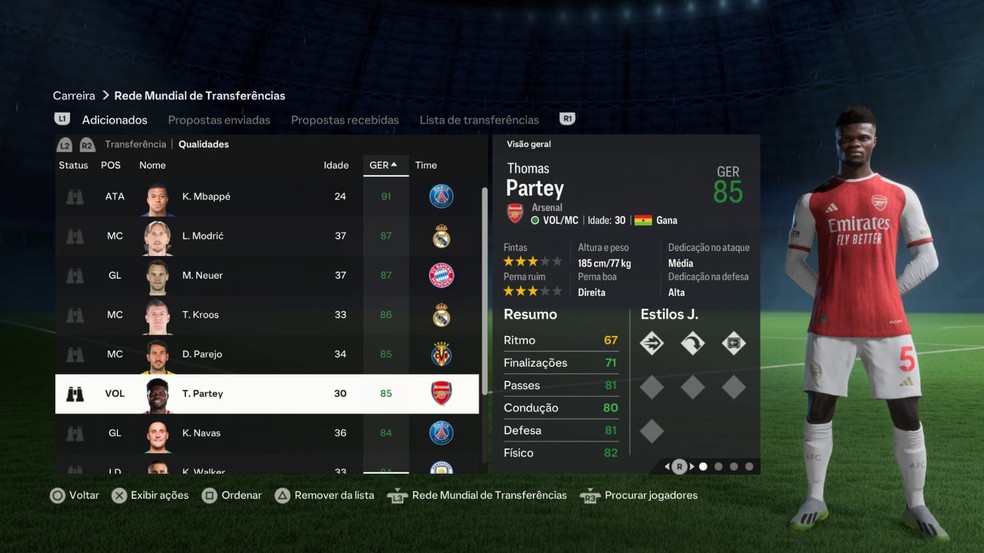Select the L. Modrić player row
984x553 pixels.
click(266, 236)
